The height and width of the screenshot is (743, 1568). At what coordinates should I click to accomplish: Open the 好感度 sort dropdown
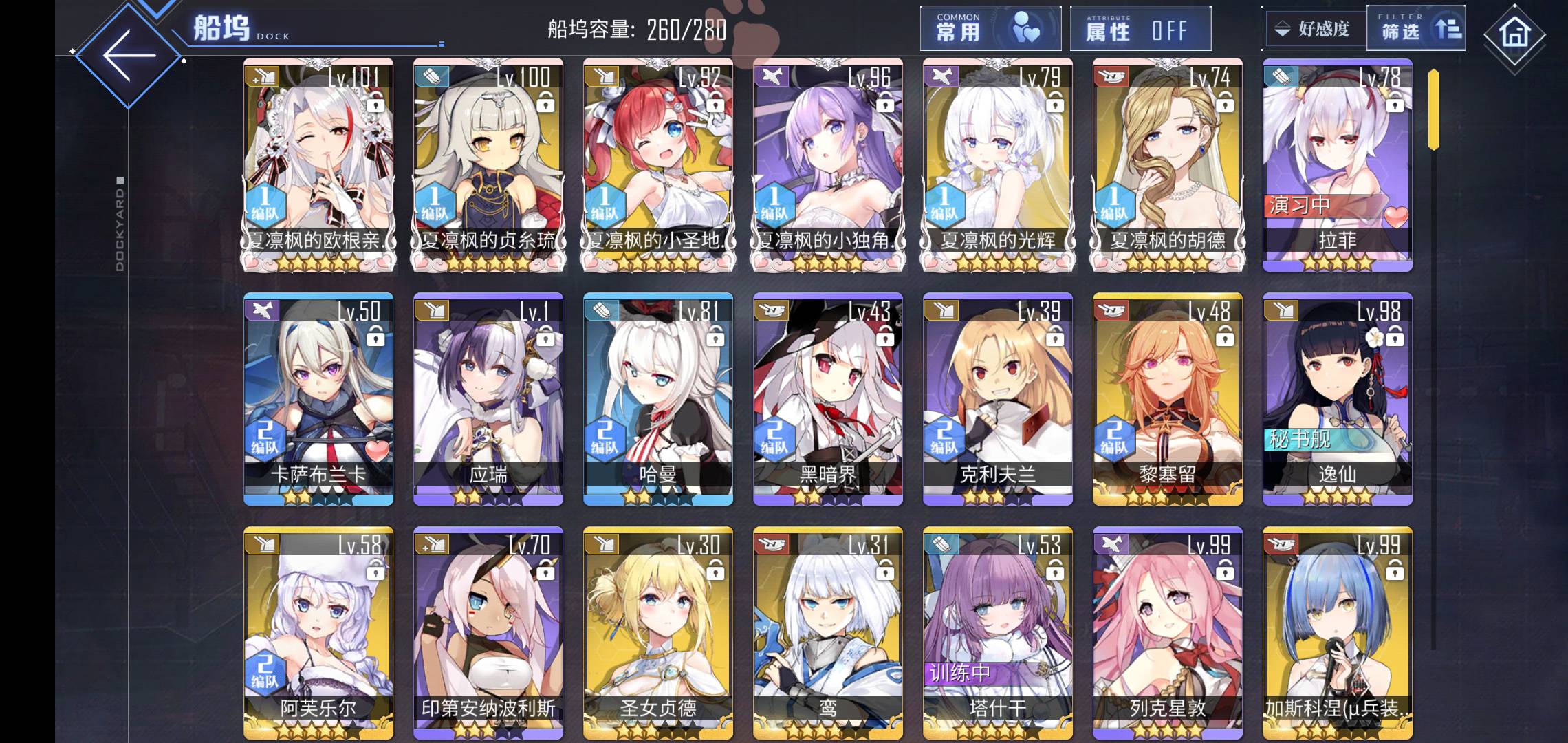pyautogui.click(x=1314, y=29)
